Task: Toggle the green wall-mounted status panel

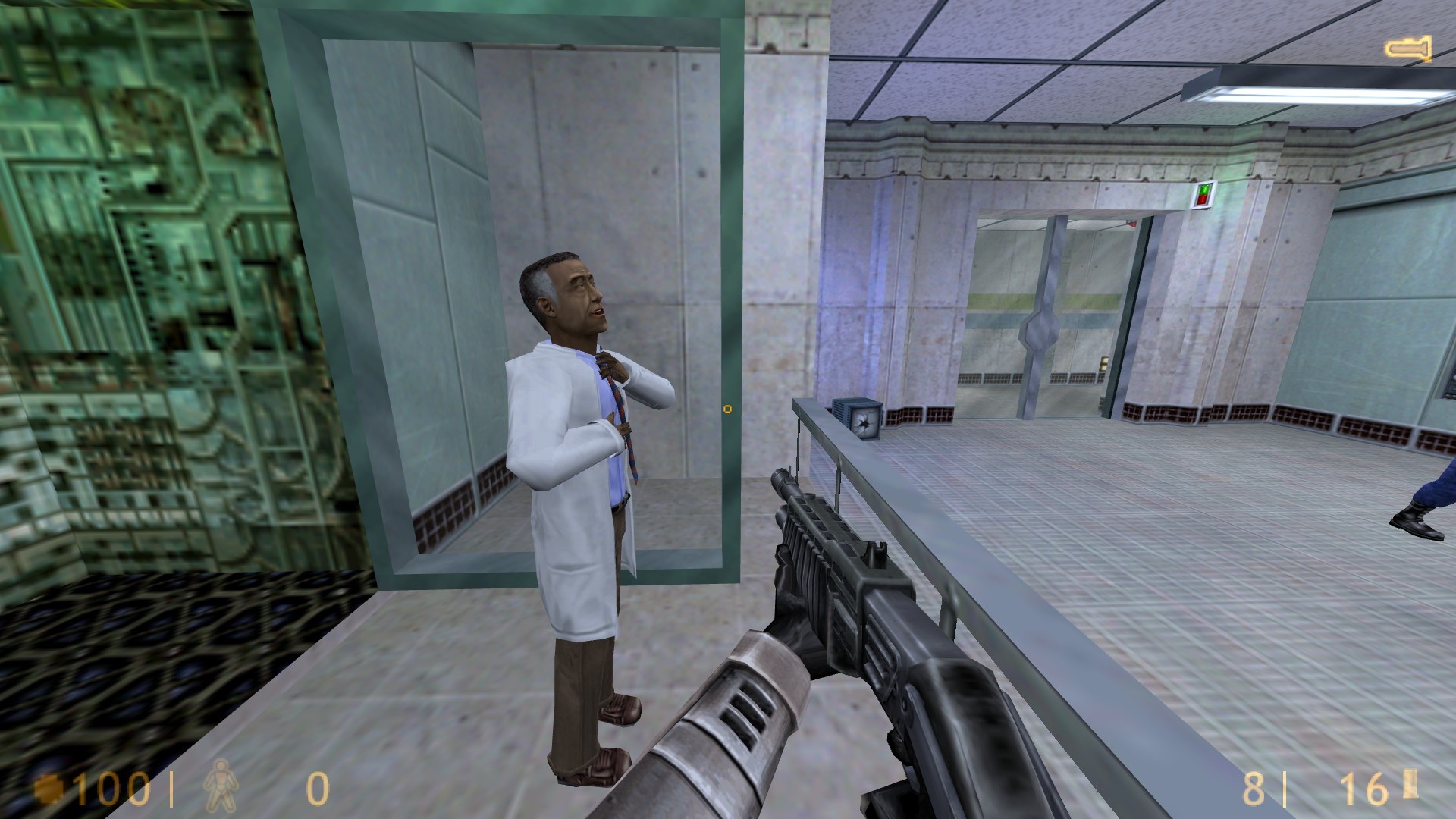Action: (x=1203, y=190)
